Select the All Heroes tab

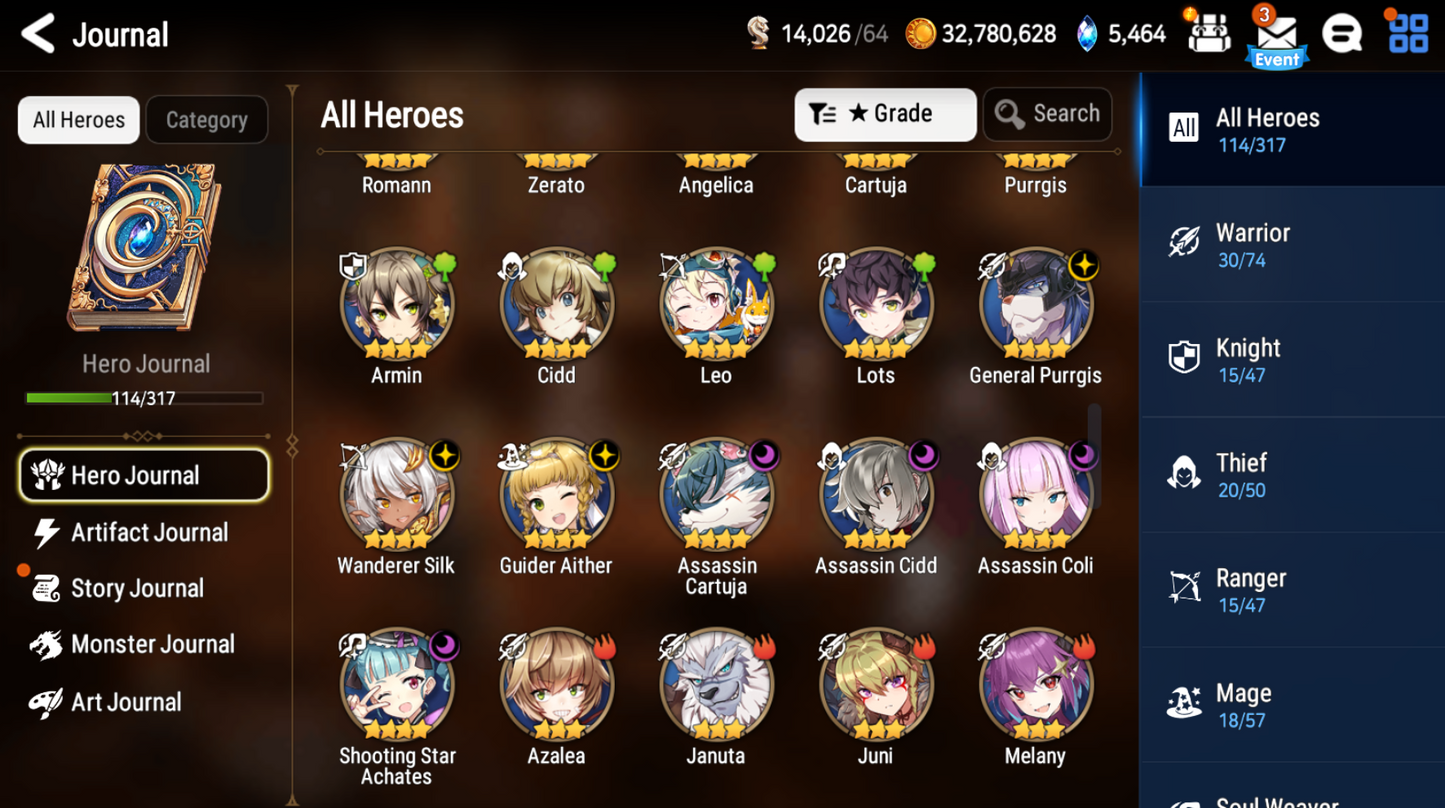78,119
